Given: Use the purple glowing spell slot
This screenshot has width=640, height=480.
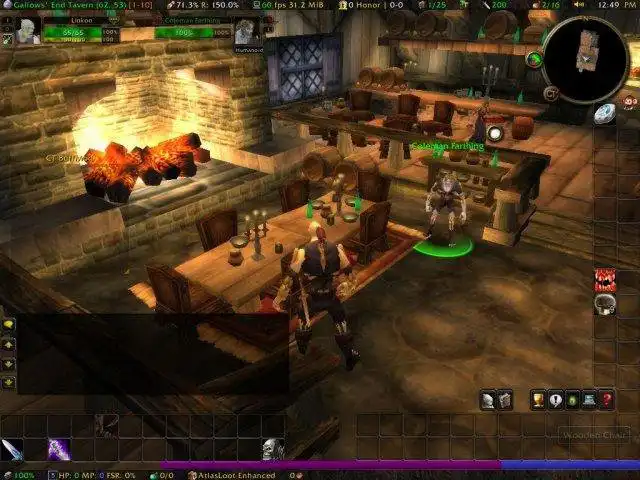Looking at the screenshot, I should click(x=58, y=449).
